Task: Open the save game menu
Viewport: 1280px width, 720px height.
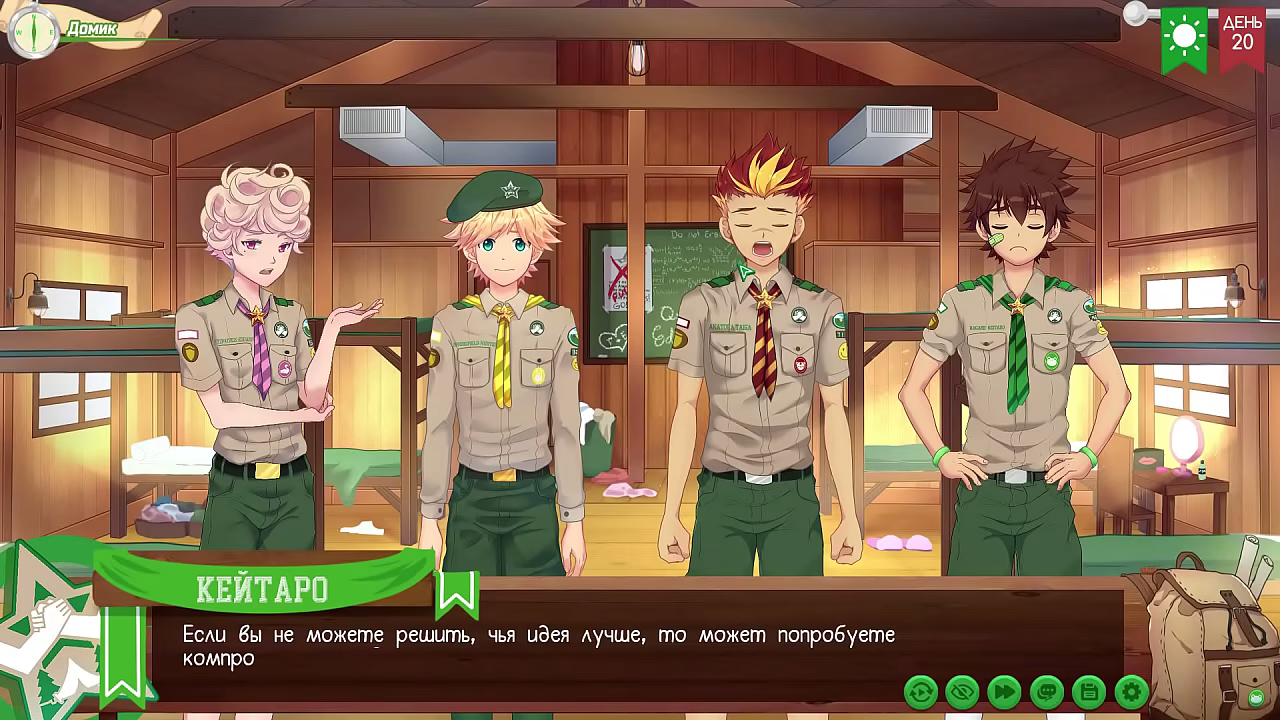Action: tap(1089, 691)
